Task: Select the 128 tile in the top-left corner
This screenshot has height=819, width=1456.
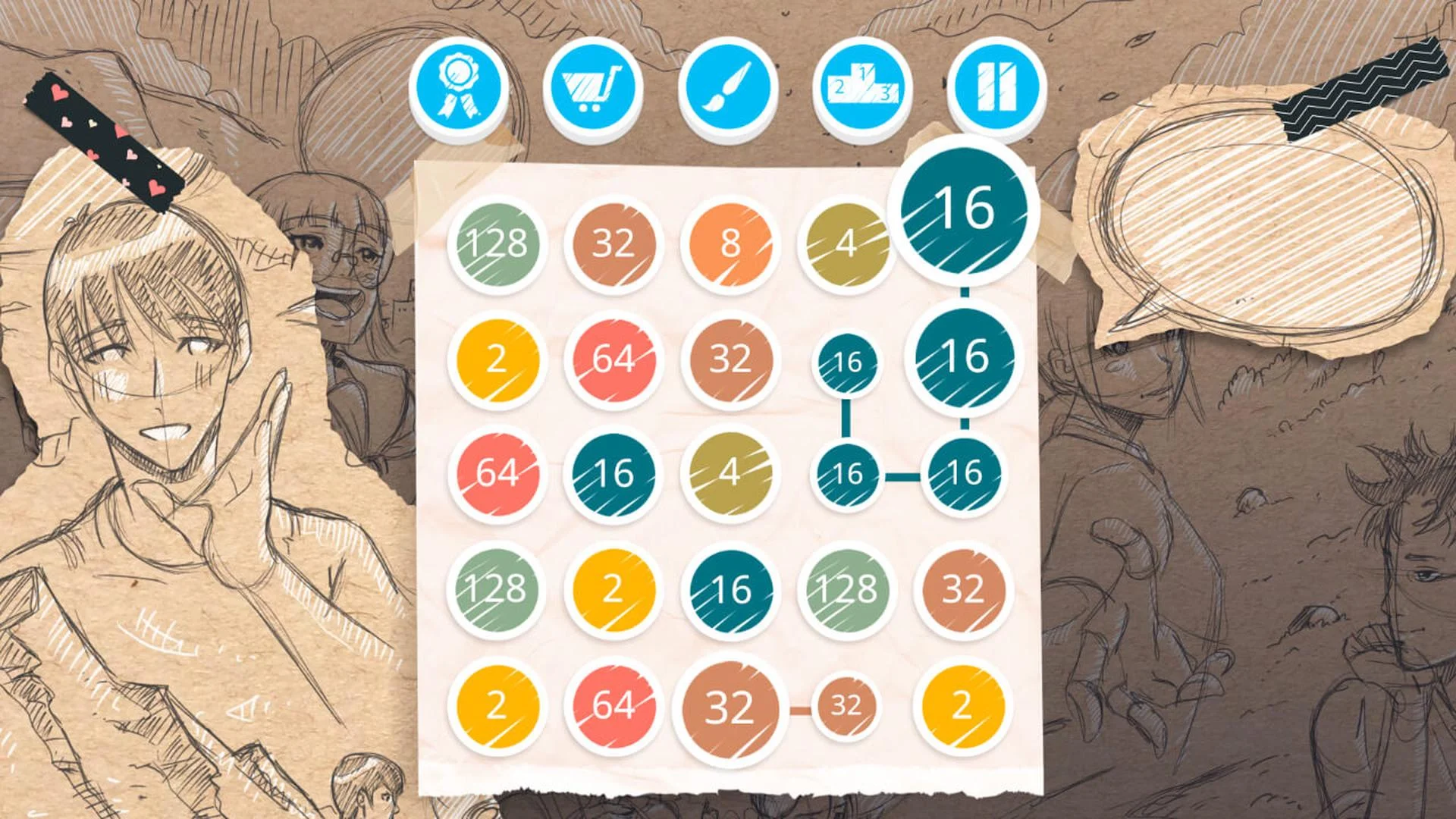Action: pyautogui.click(x=498, y=243)
